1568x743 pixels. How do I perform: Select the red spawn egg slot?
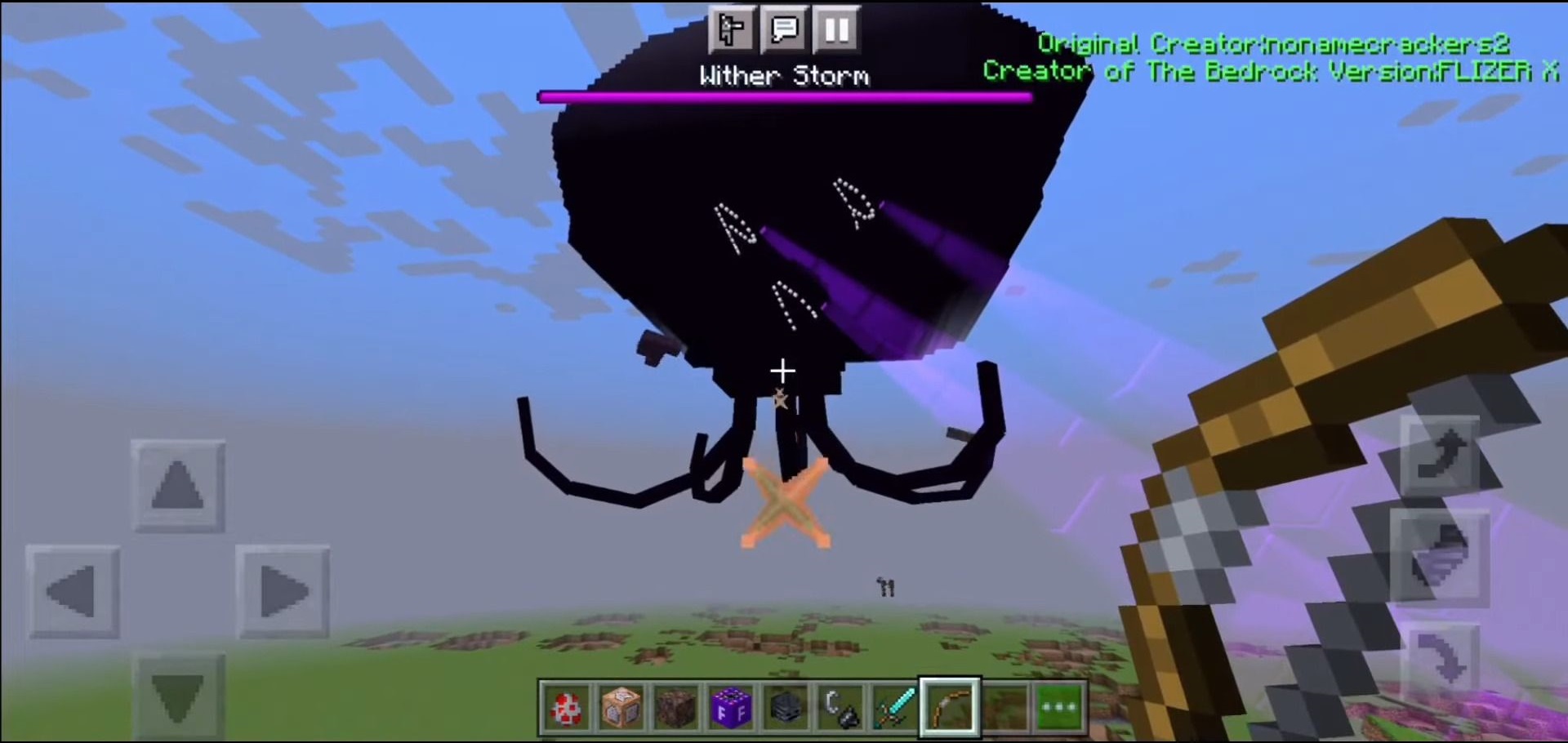565,707
